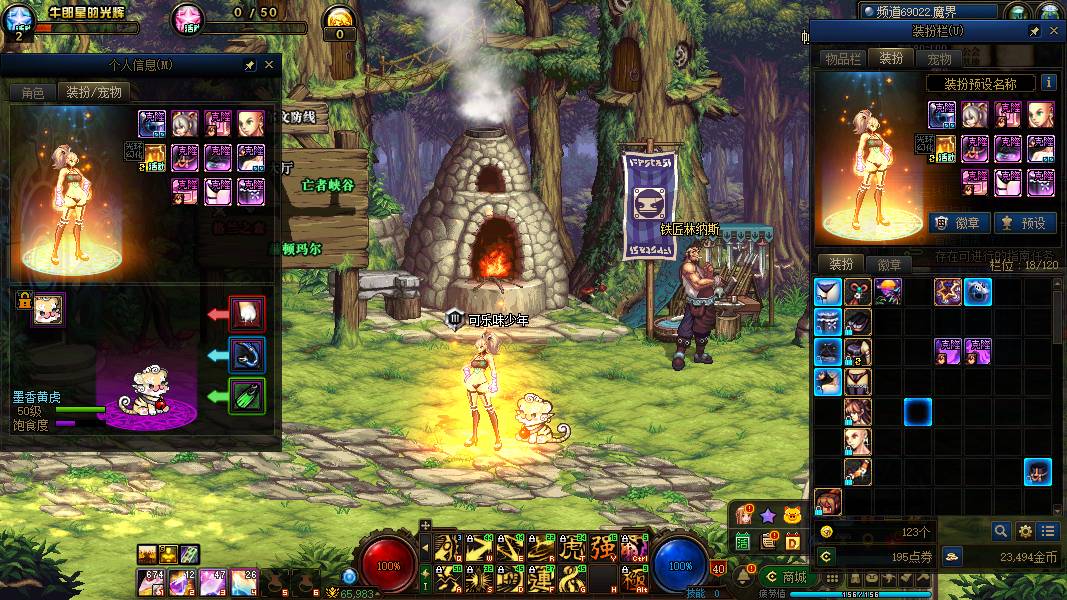Screen dimensions: 1067x600
Task: Open the purple star icon menu
Action: [x=767, y=515]
